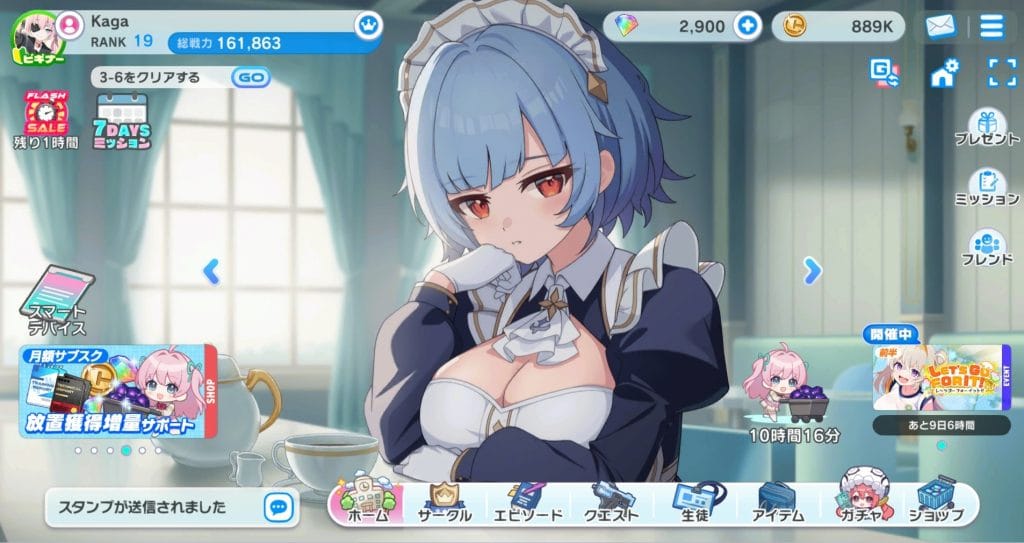The width and height of the screenshot is (1024, 543).
Task: Open the フレンド menu
Action: pos(986,248)
